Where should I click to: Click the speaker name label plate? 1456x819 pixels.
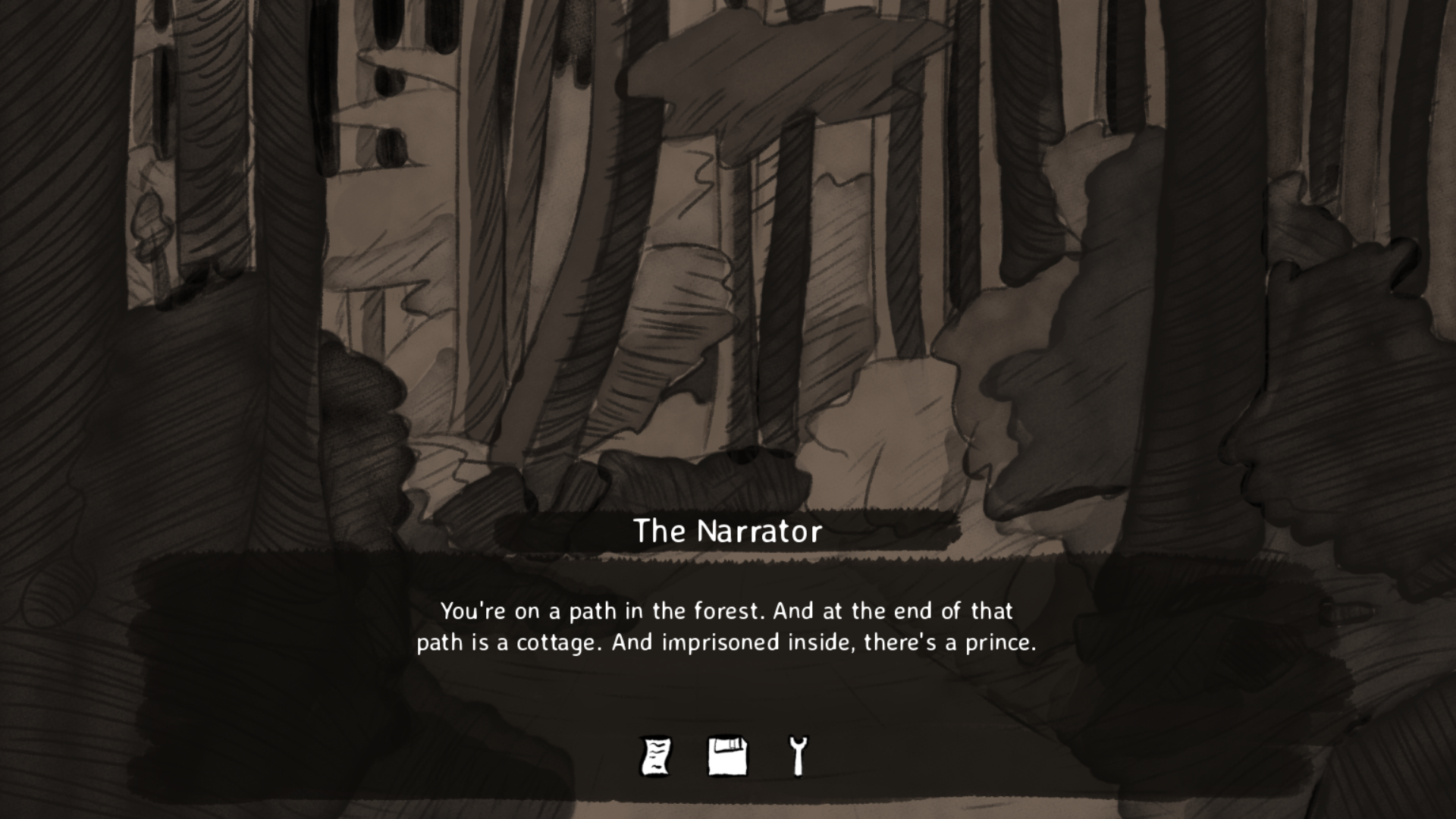click(728, 532)
